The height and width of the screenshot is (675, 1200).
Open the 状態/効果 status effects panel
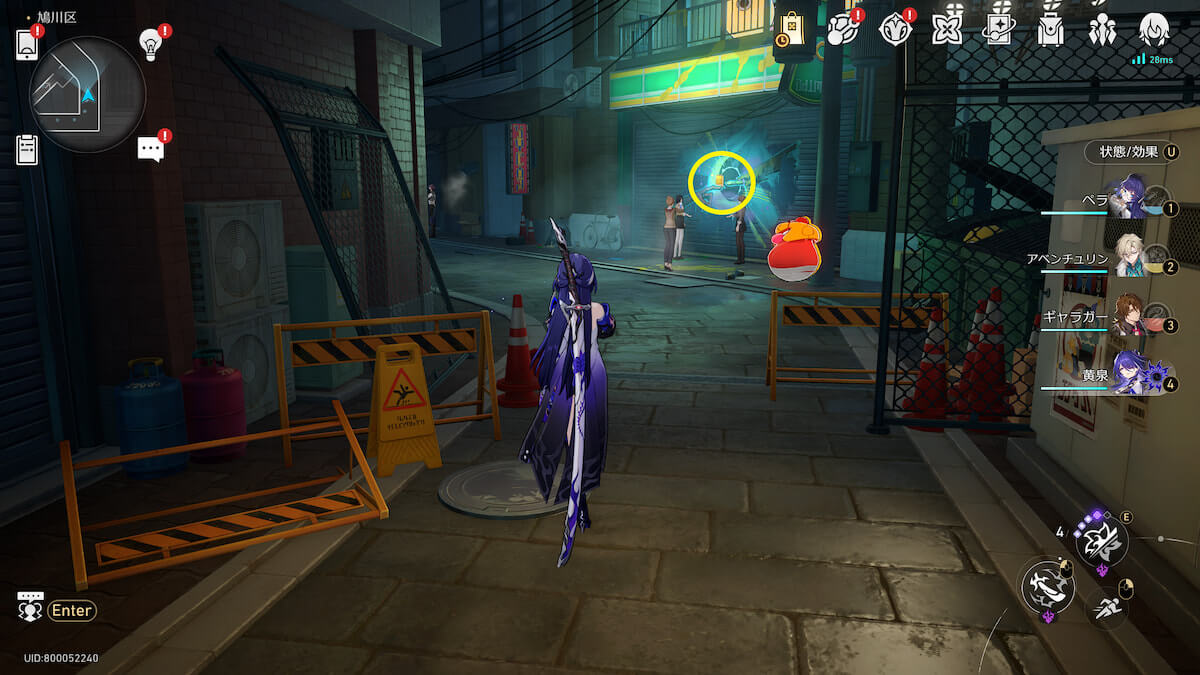click(1132, 152)
